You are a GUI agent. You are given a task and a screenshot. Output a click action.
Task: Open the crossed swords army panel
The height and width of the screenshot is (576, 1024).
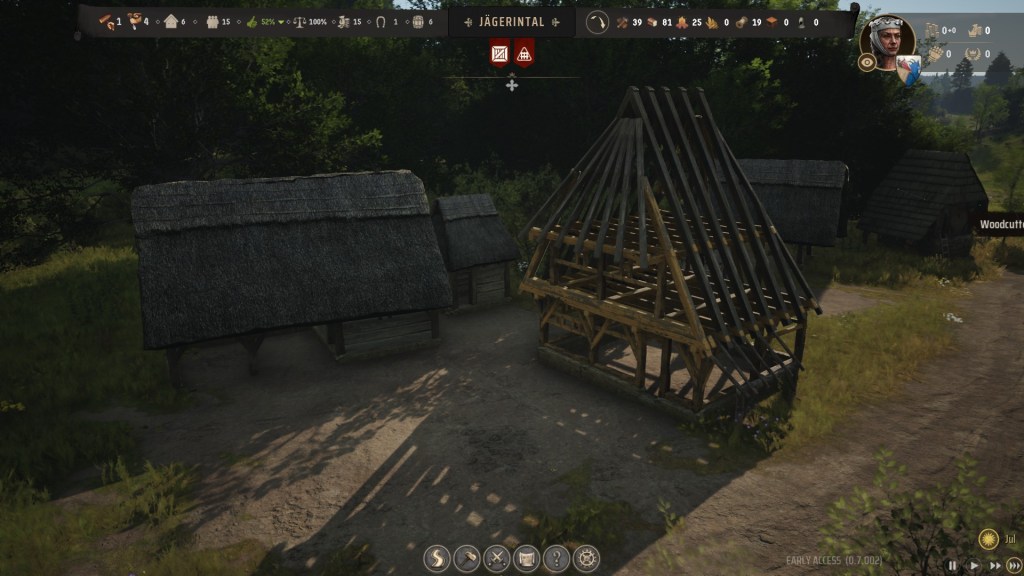[497, 558]
